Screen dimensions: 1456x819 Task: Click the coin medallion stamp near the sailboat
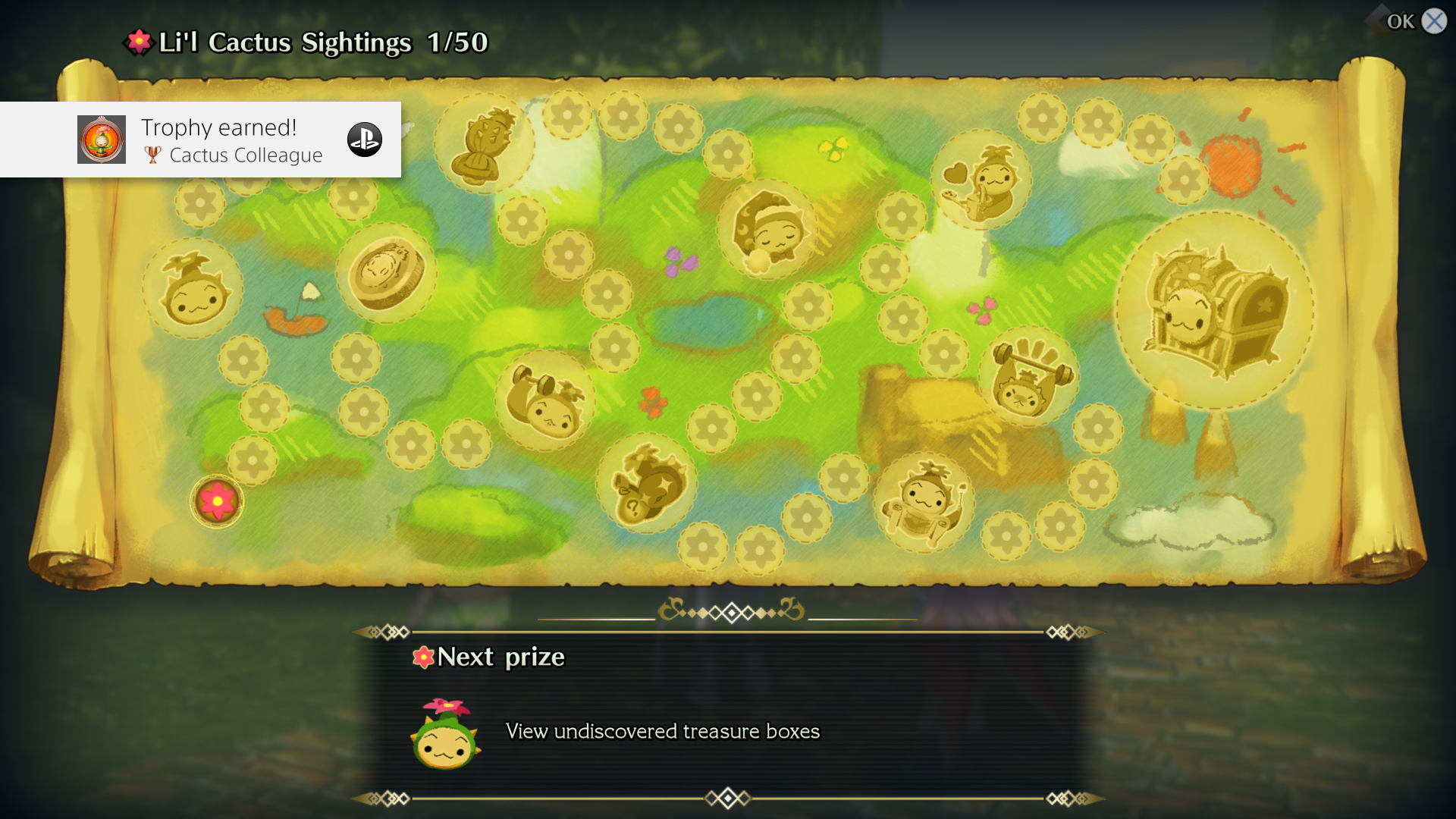pyautogui.click(x=385, y=277)
